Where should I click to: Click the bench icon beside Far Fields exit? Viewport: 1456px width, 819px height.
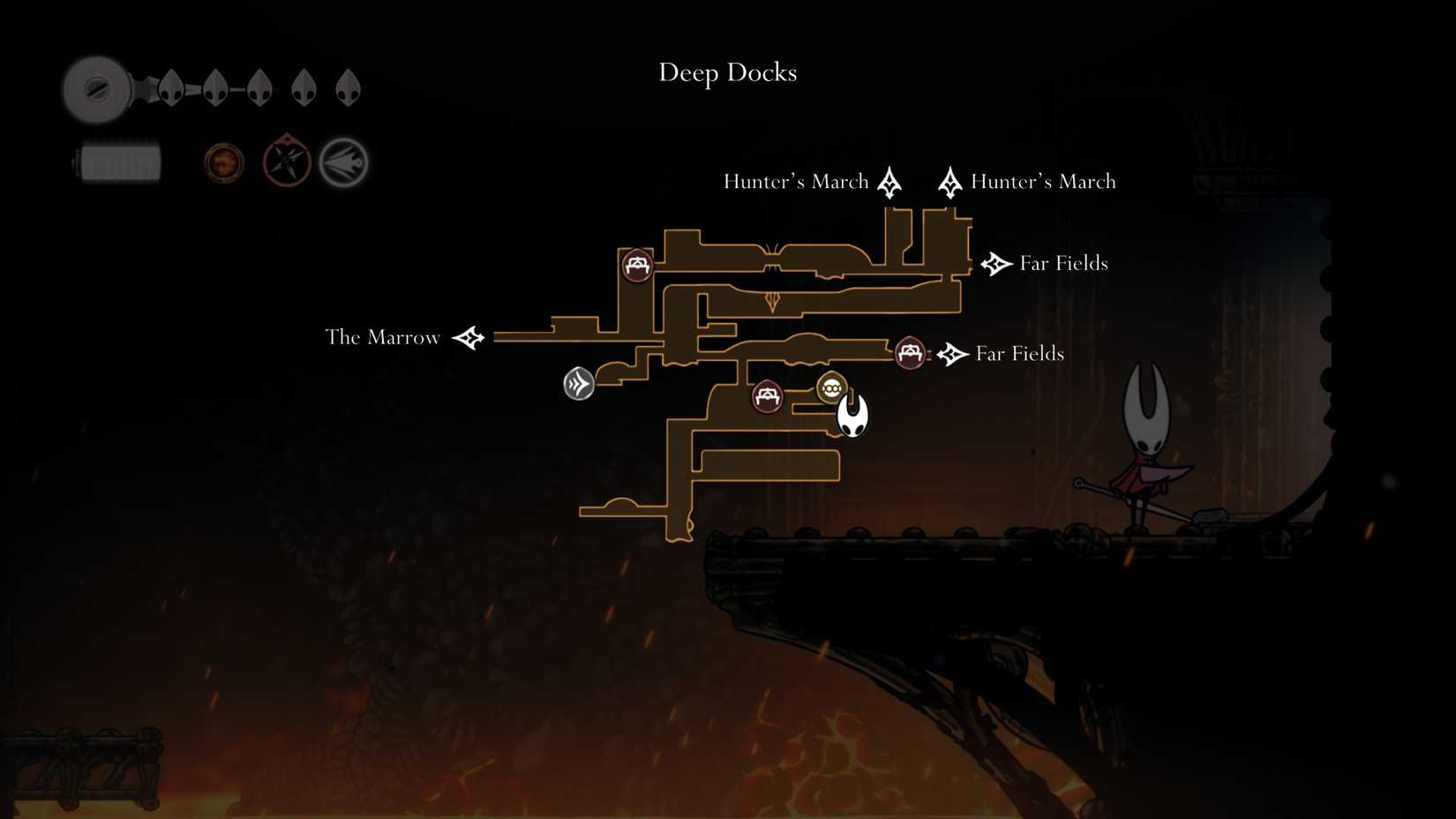910,354
